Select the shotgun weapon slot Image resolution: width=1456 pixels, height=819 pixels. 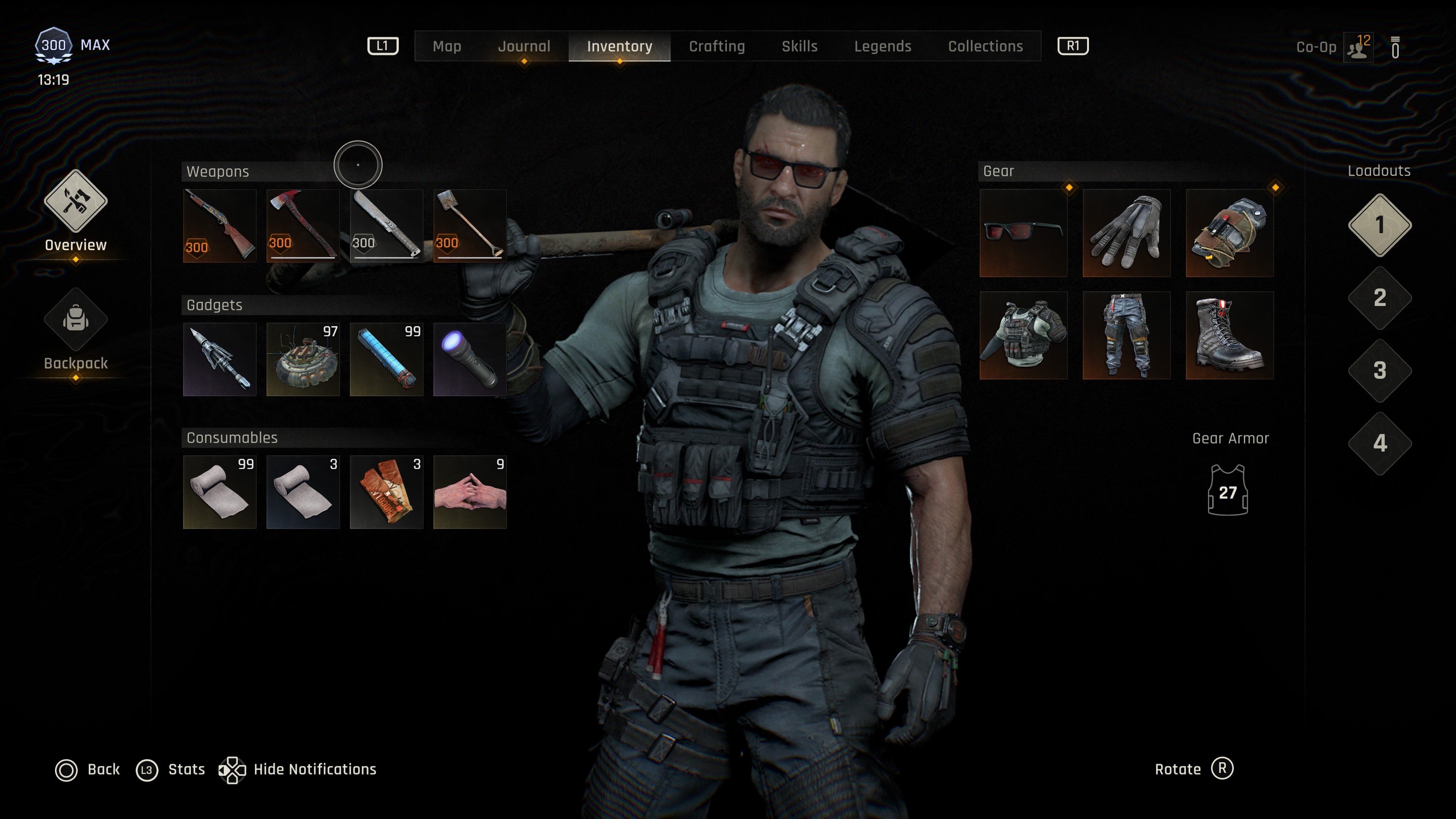point(219,226)
